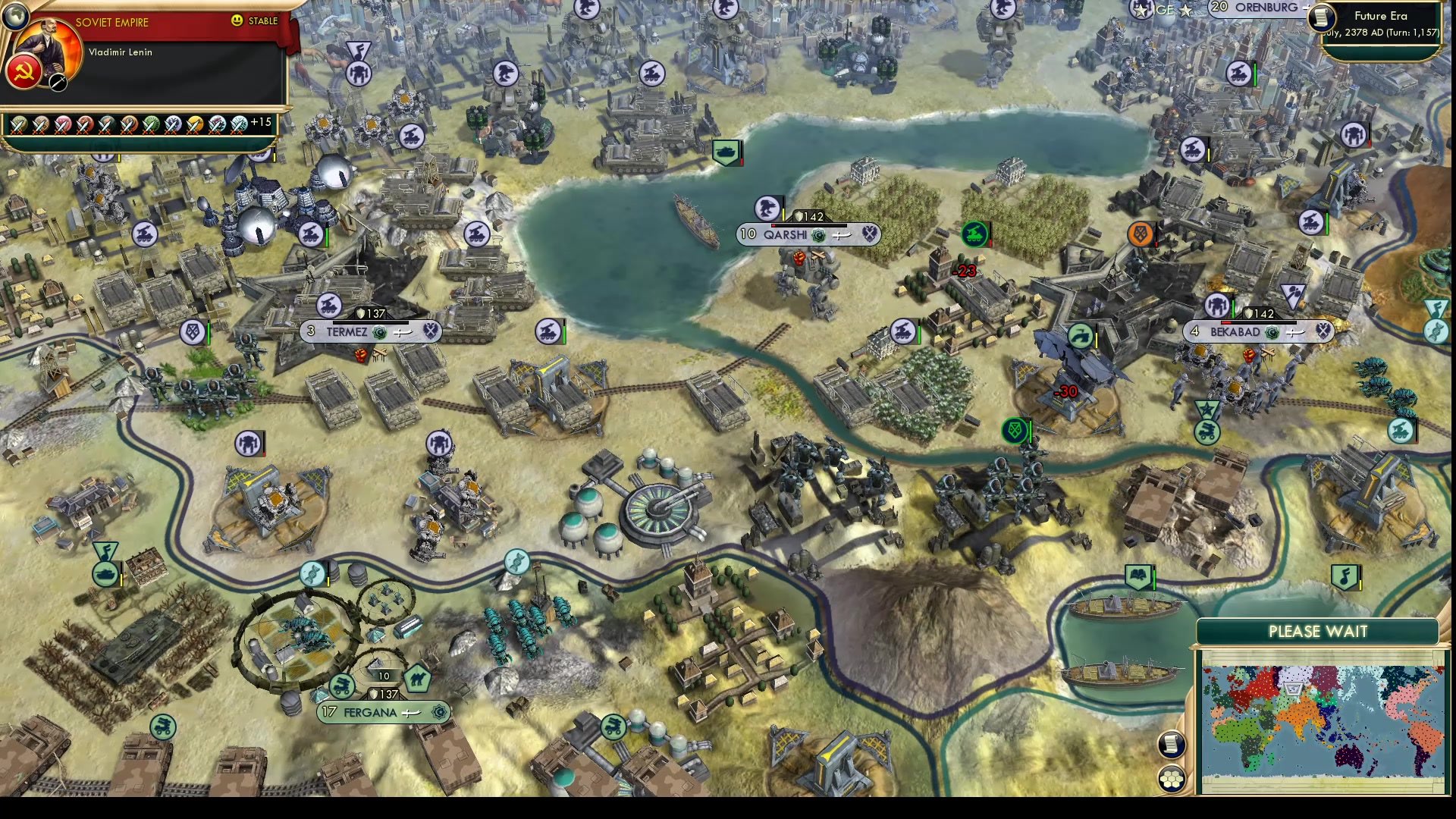
Task: Click the combat status icon on Bekabad's banner
Action: tap(1323, 331)
